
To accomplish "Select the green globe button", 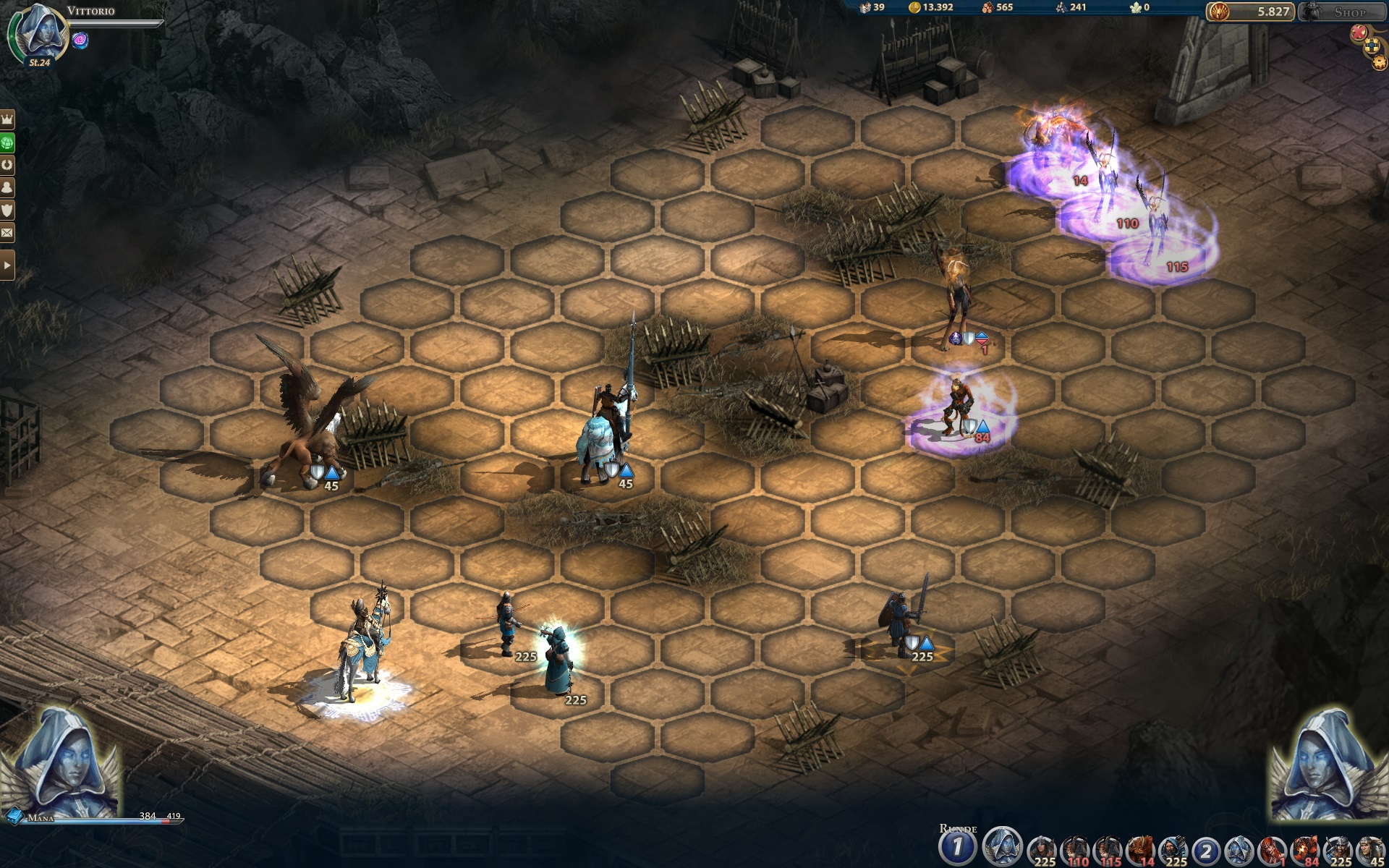I will (x=7, y=142).
